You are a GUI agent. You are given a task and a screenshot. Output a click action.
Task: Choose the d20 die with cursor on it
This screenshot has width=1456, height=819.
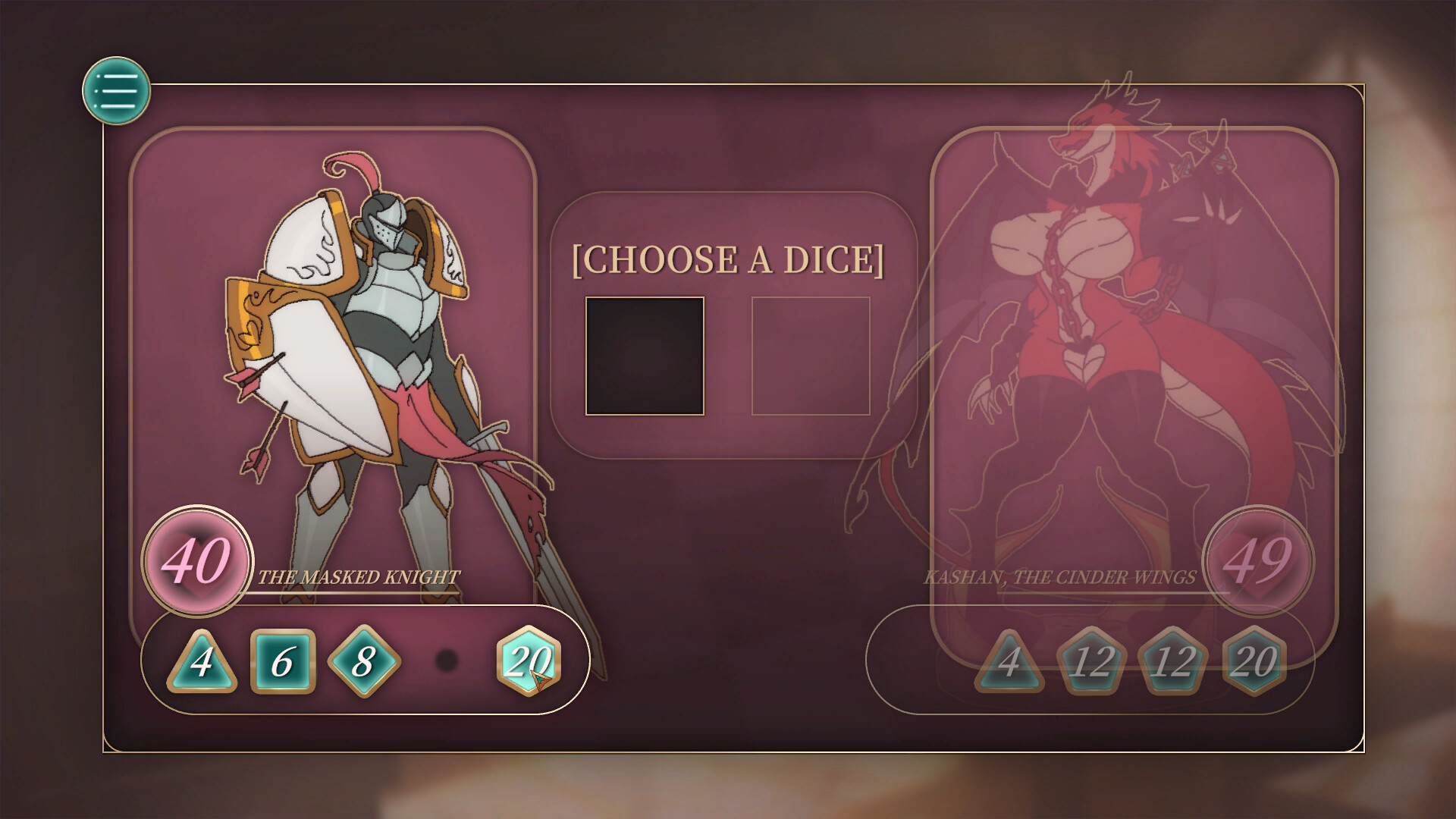coord(529,661)
